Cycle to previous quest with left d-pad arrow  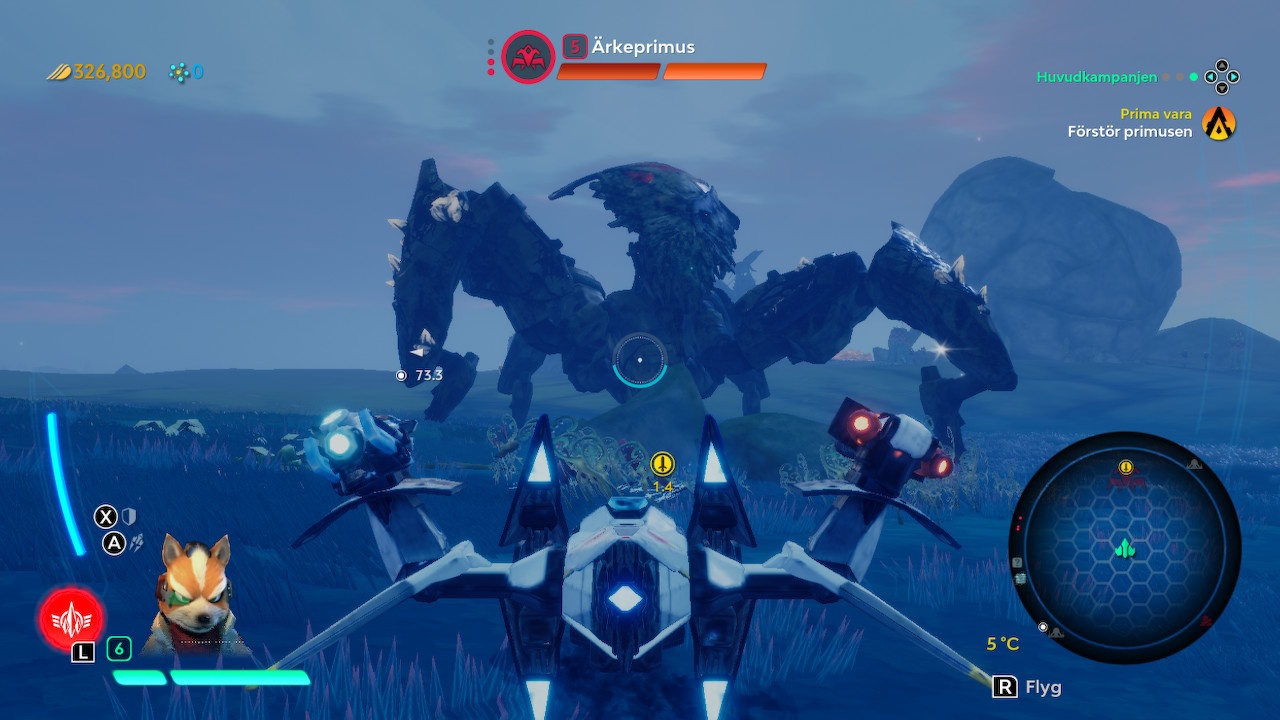pyautogui.click(x=1211, y=76)
